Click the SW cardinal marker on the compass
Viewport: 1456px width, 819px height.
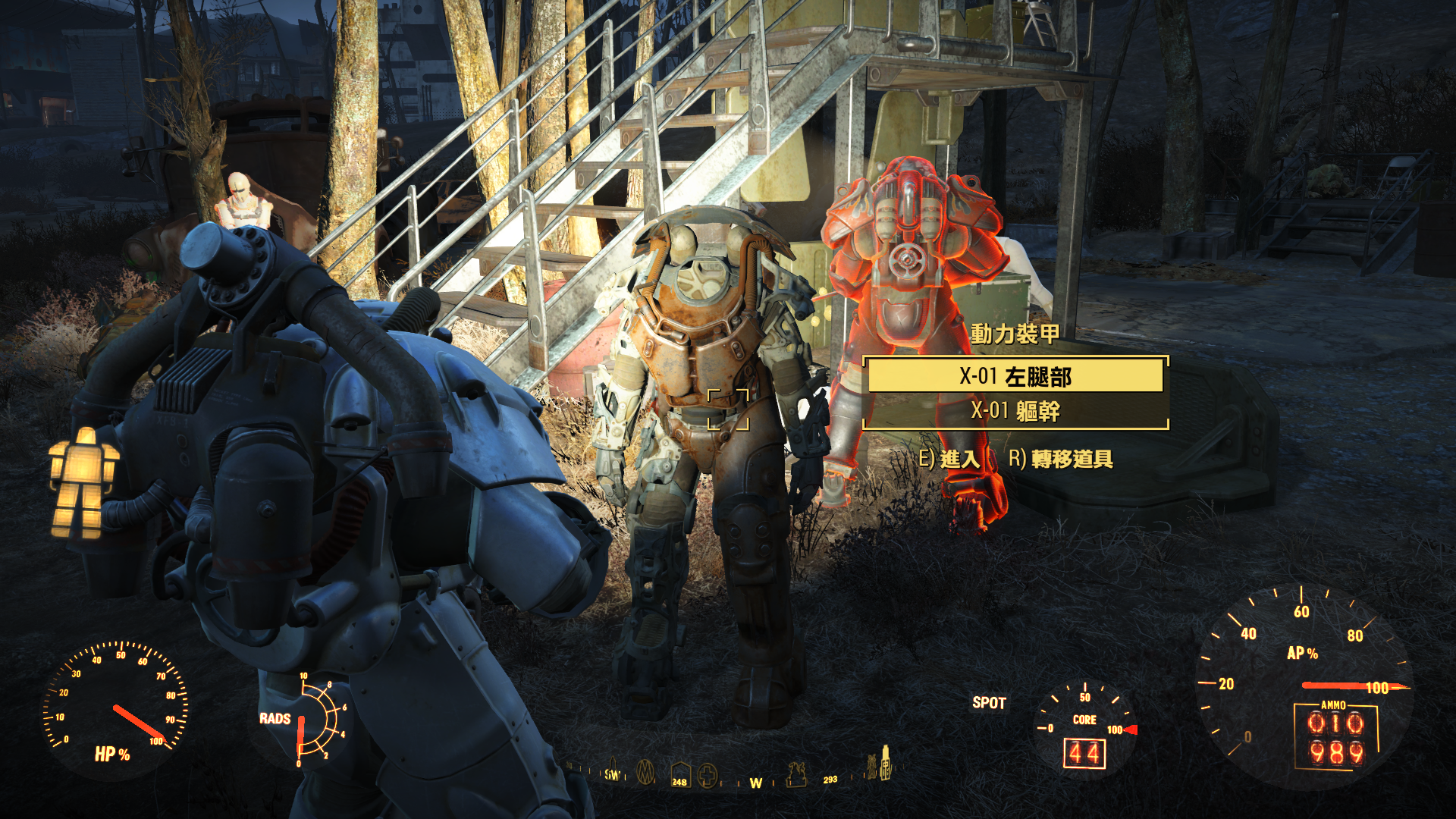611,775
